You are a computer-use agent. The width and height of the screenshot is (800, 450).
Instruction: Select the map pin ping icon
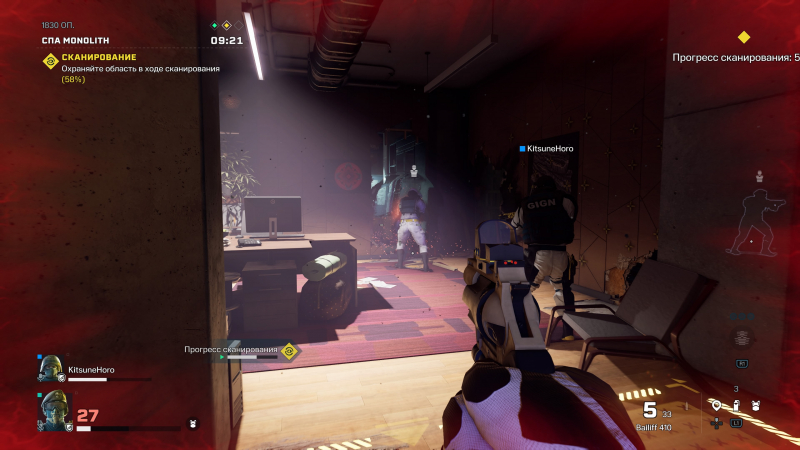tap(716, 406)
